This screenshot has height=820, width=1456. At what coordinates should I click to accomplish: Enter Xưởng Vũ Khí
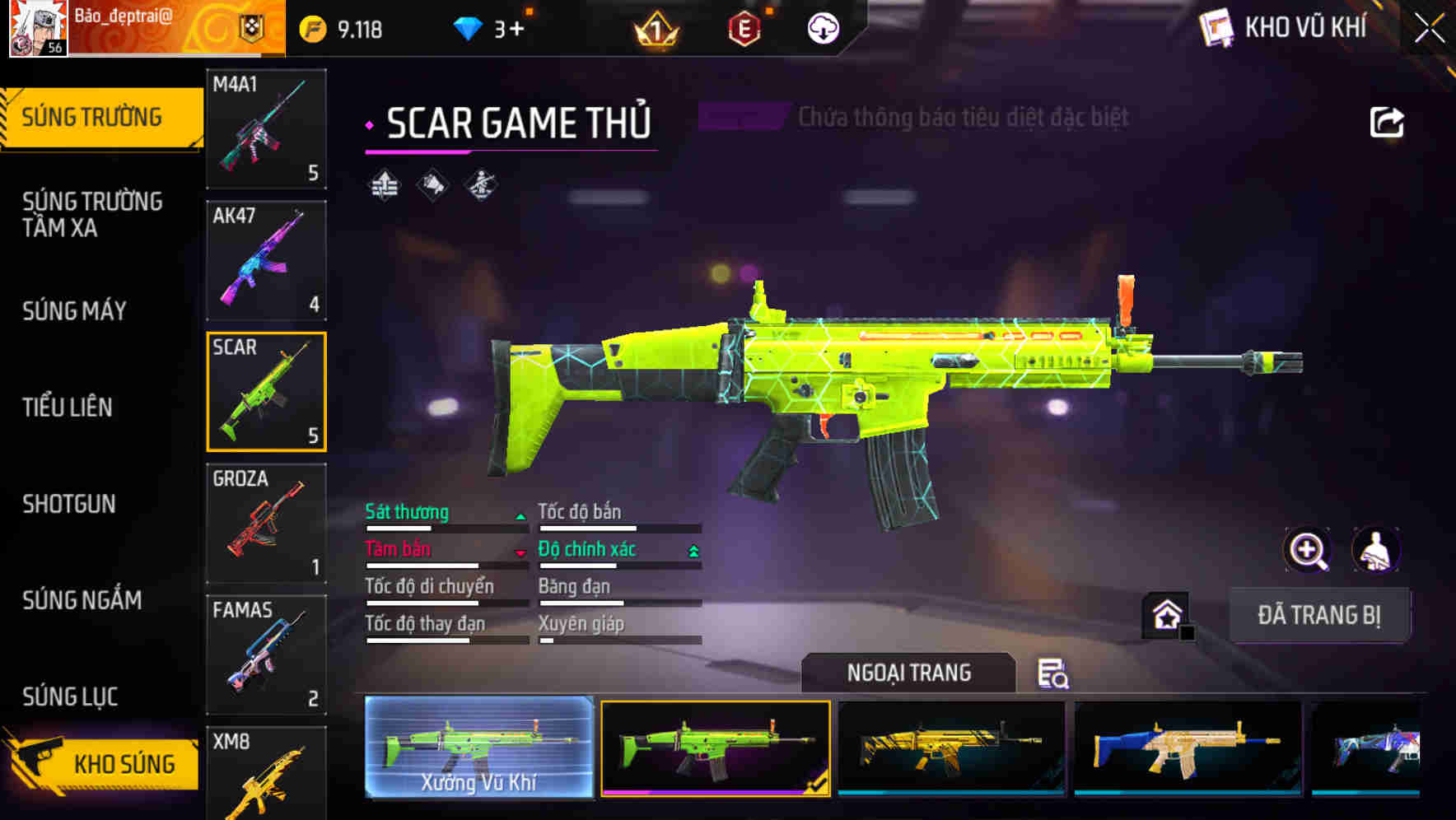coord(478,748)
